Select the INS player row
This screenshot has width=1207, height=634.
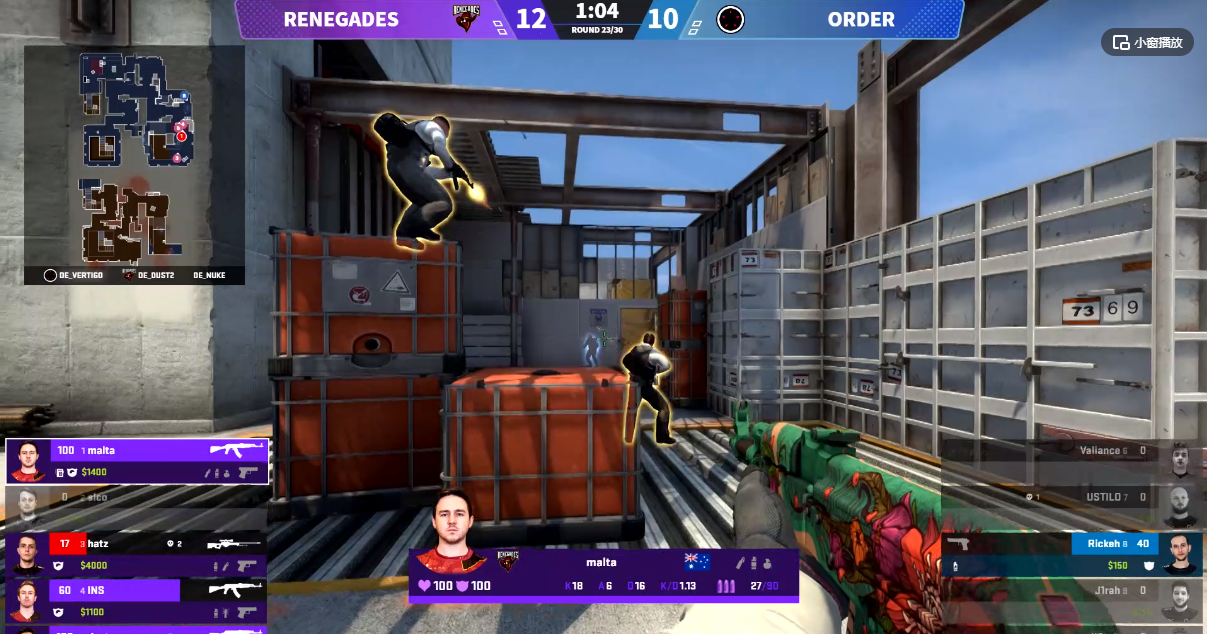(137, 600)
